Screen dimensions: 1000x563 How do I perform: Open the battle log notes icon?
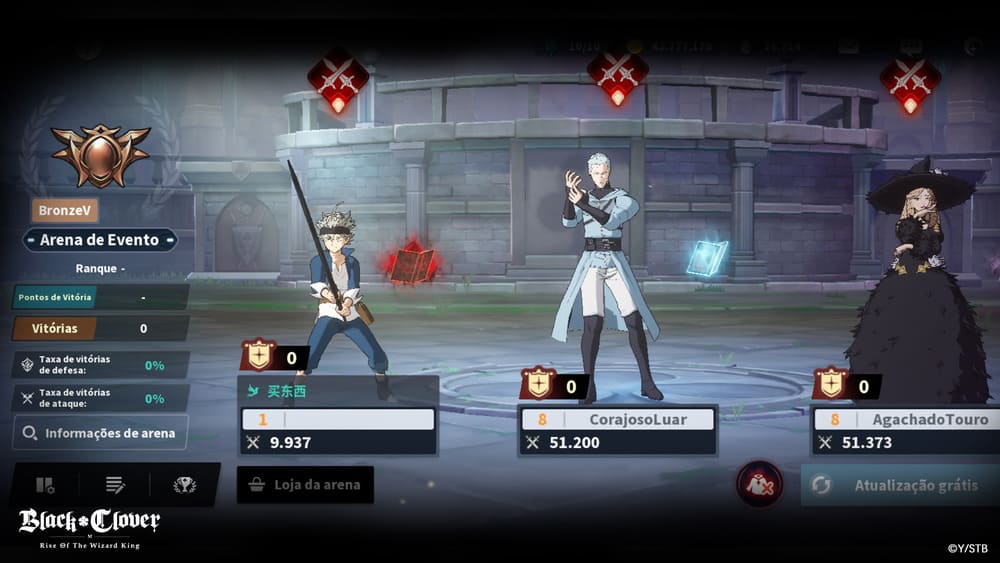[115, 485]
